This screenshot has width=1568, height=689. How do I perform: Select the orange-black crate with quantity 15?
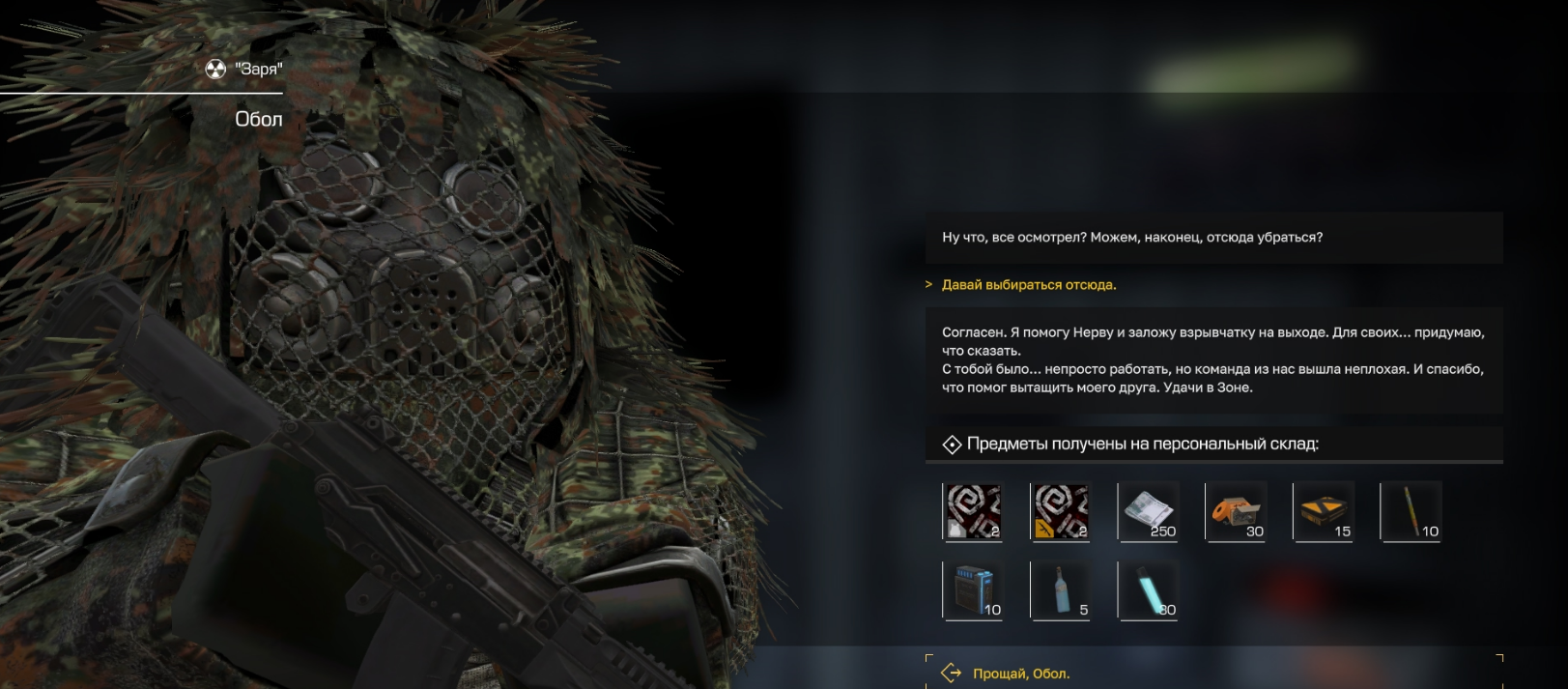click(x=1323, y=511)
